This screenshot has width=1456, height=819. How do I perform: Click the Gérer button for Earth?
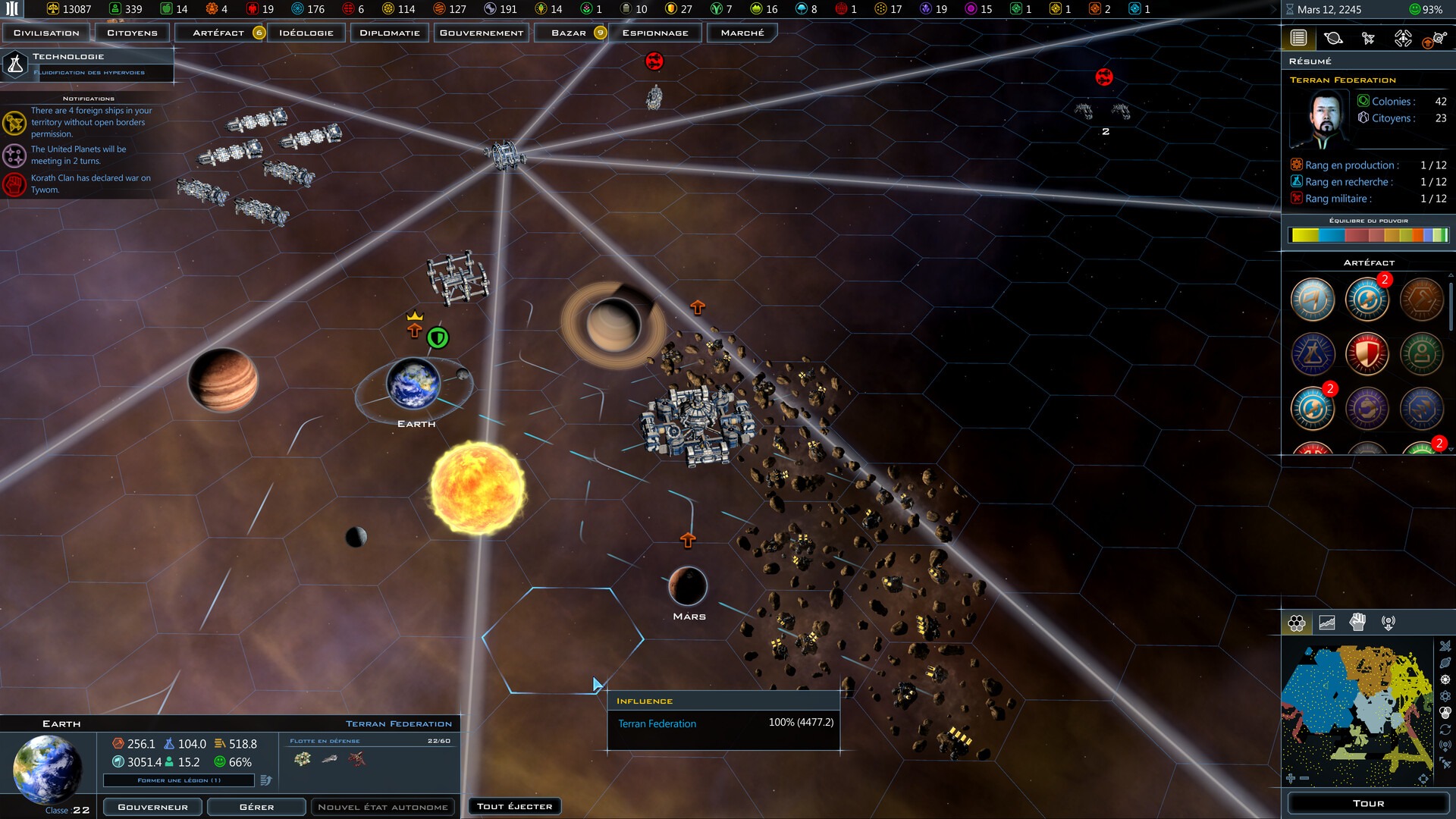(256, 807)
